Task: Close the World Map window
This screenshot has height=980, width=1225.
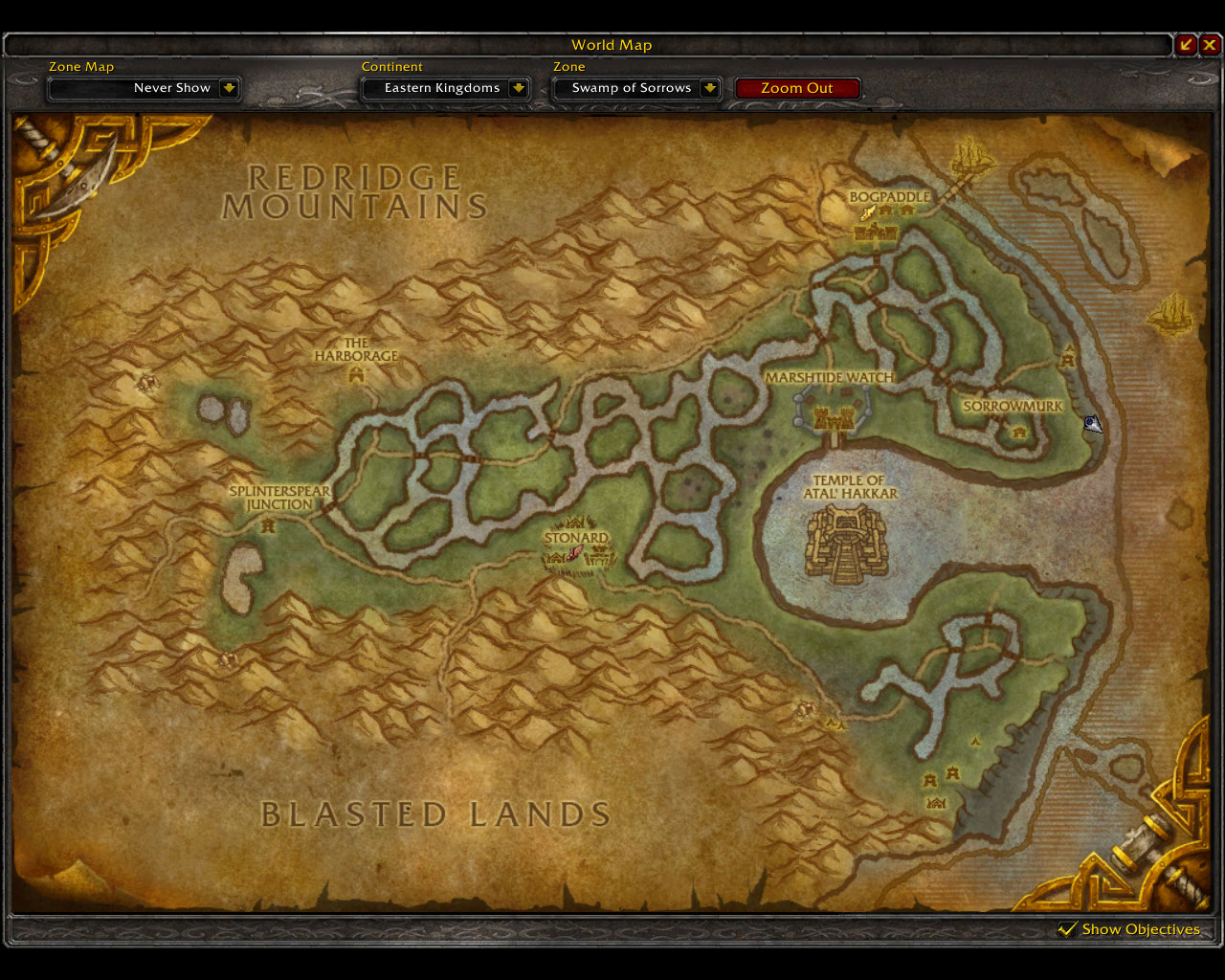Action: (x=1210, y=44)
